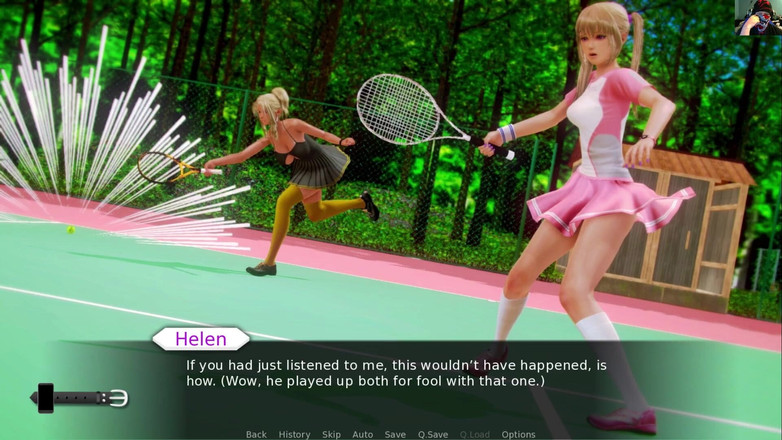This screenshot has height=440, width=782.
Task: Open the Save menu
Action: [x=395, y=434]
